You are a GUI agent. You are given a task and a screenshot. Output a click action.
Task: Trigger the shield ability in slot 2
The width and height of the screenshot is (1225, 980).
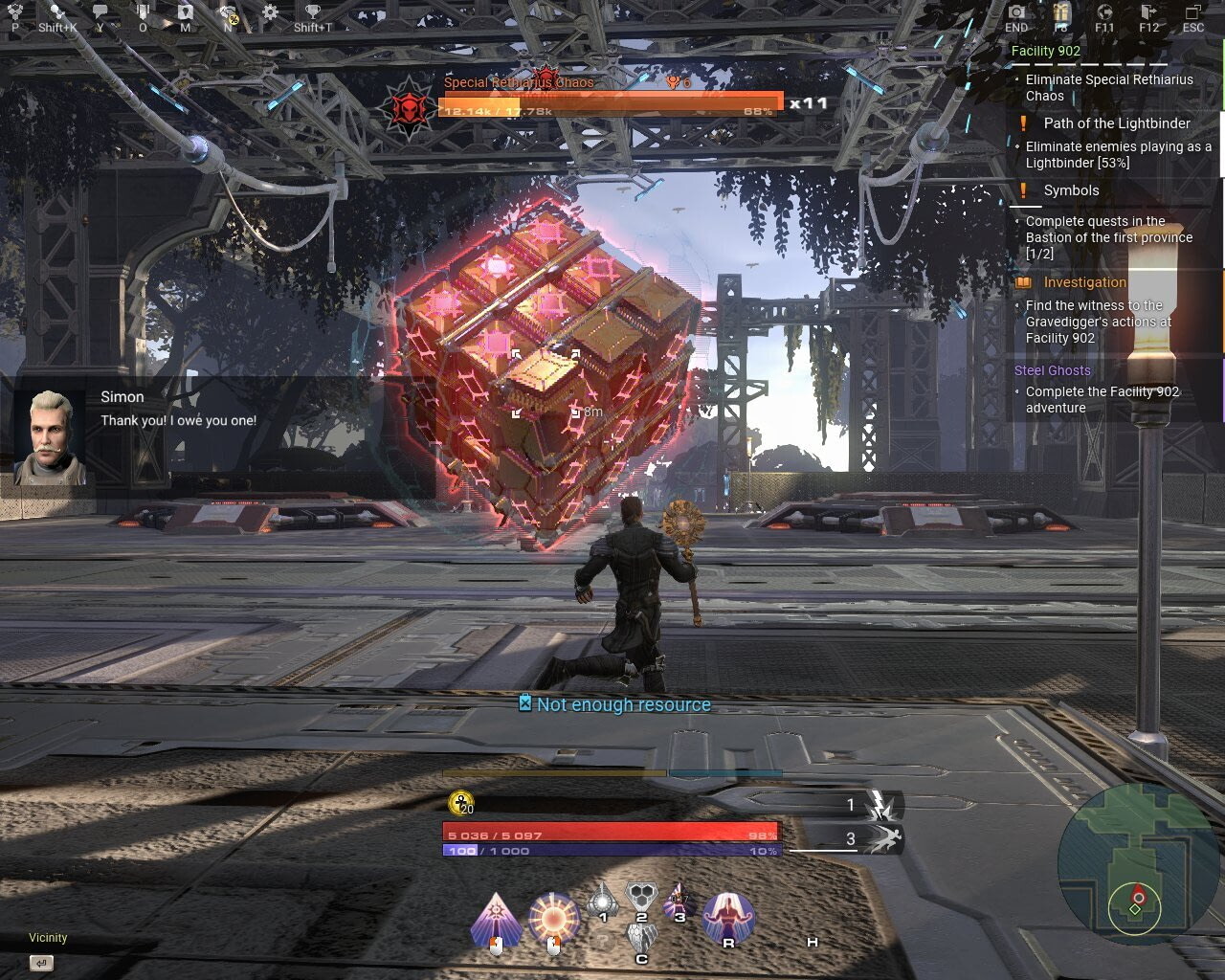click(641, 897)
